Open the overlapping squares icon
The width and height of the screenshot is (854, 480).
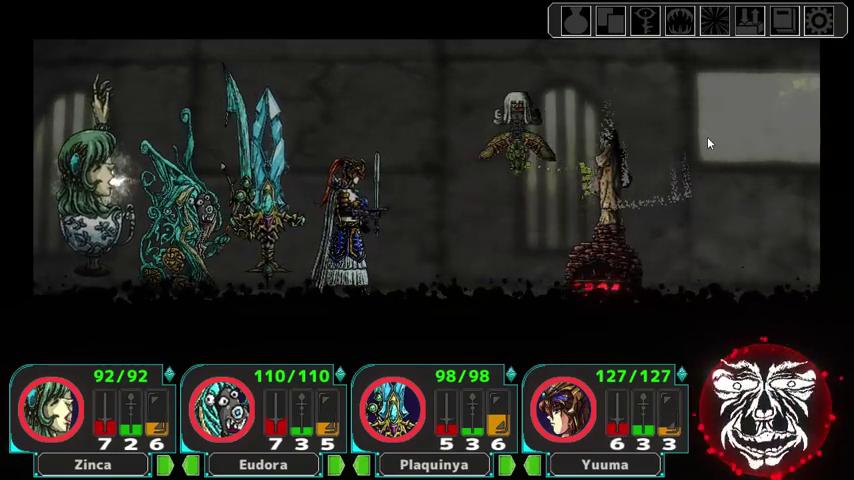tap(610, 21)
